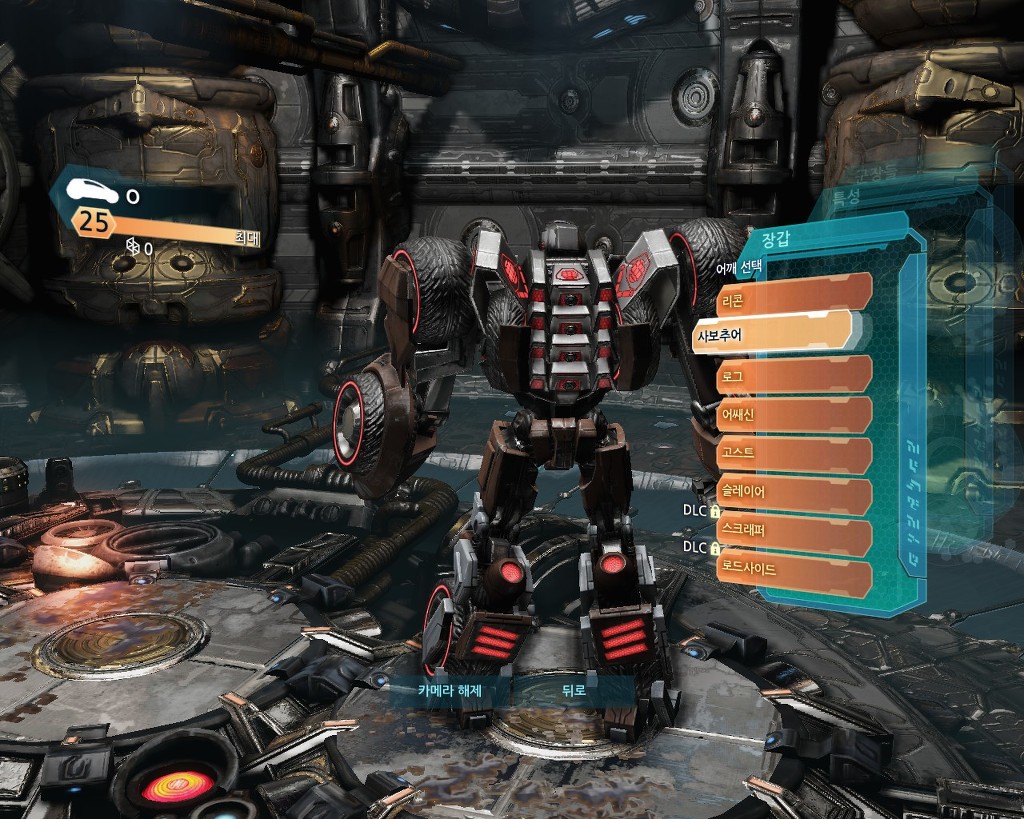The height and width of the screenshot is (819, 1024).
Task: Select 어쌔신 from the shoulder list
Action: point(793,415)
